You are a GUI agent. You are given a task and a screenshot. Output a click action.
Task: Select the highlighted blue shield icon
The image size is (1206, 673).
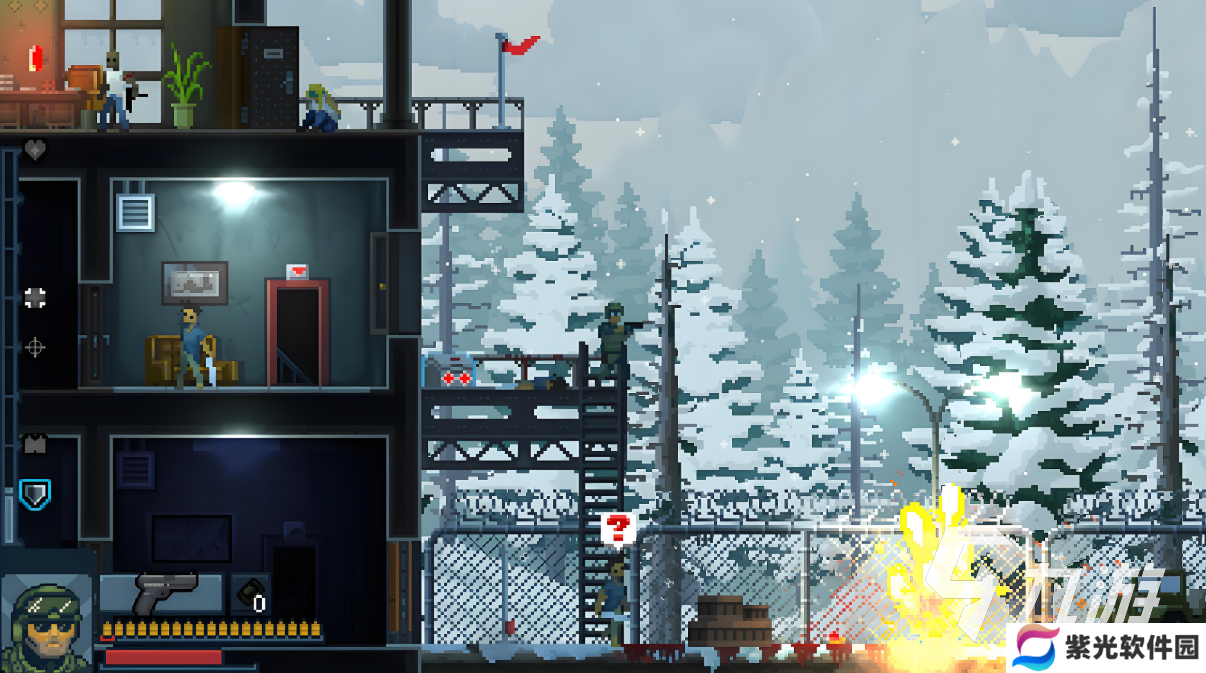pyautogui.click(x=35, y=493)
